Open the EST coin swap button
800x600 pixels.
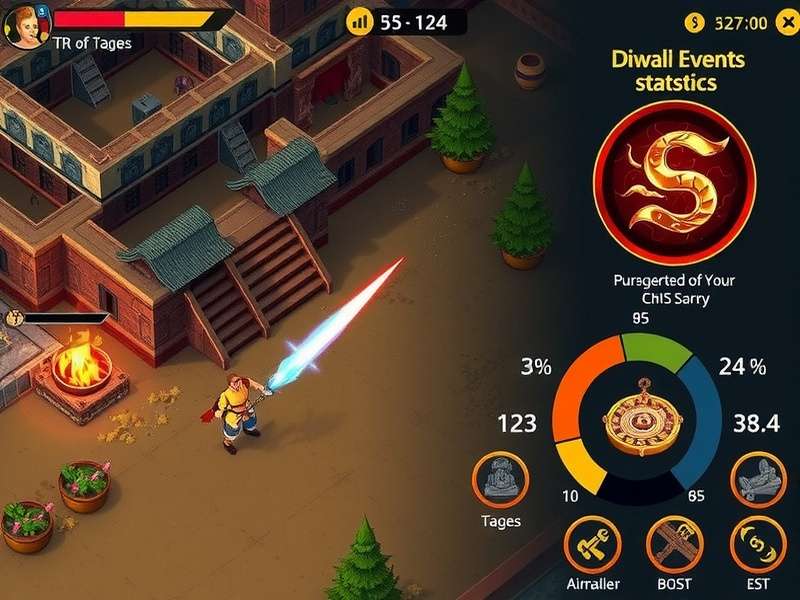[755, 545]
